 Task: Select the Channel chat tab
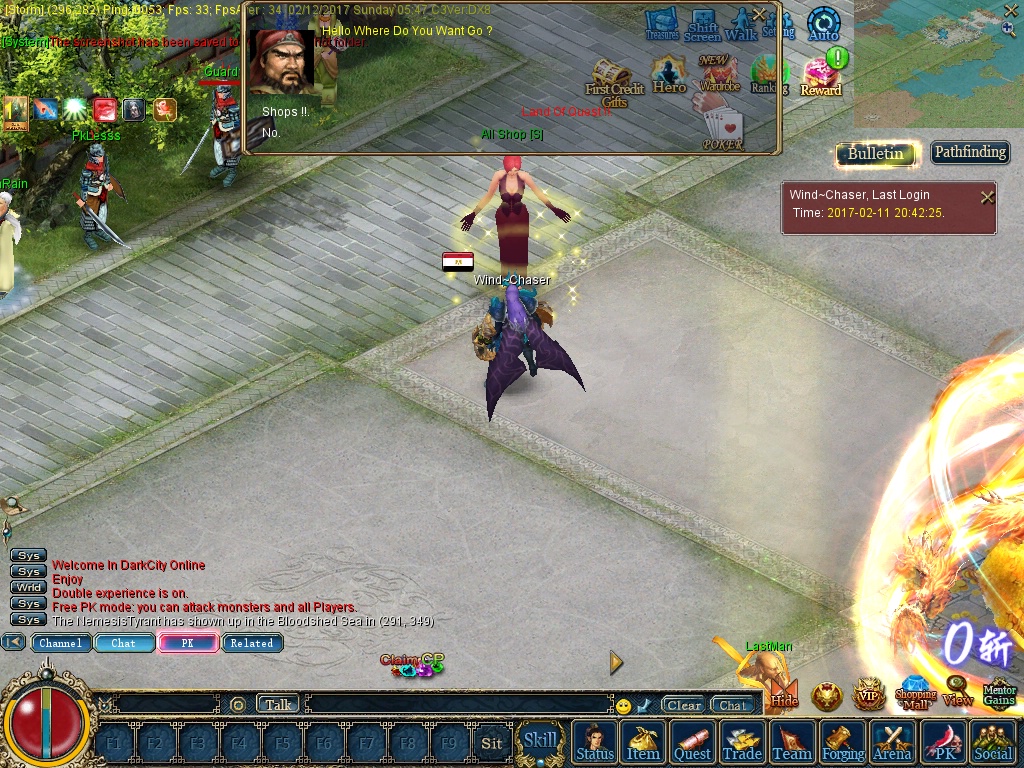pyautogui.click(x=61, y=643)
